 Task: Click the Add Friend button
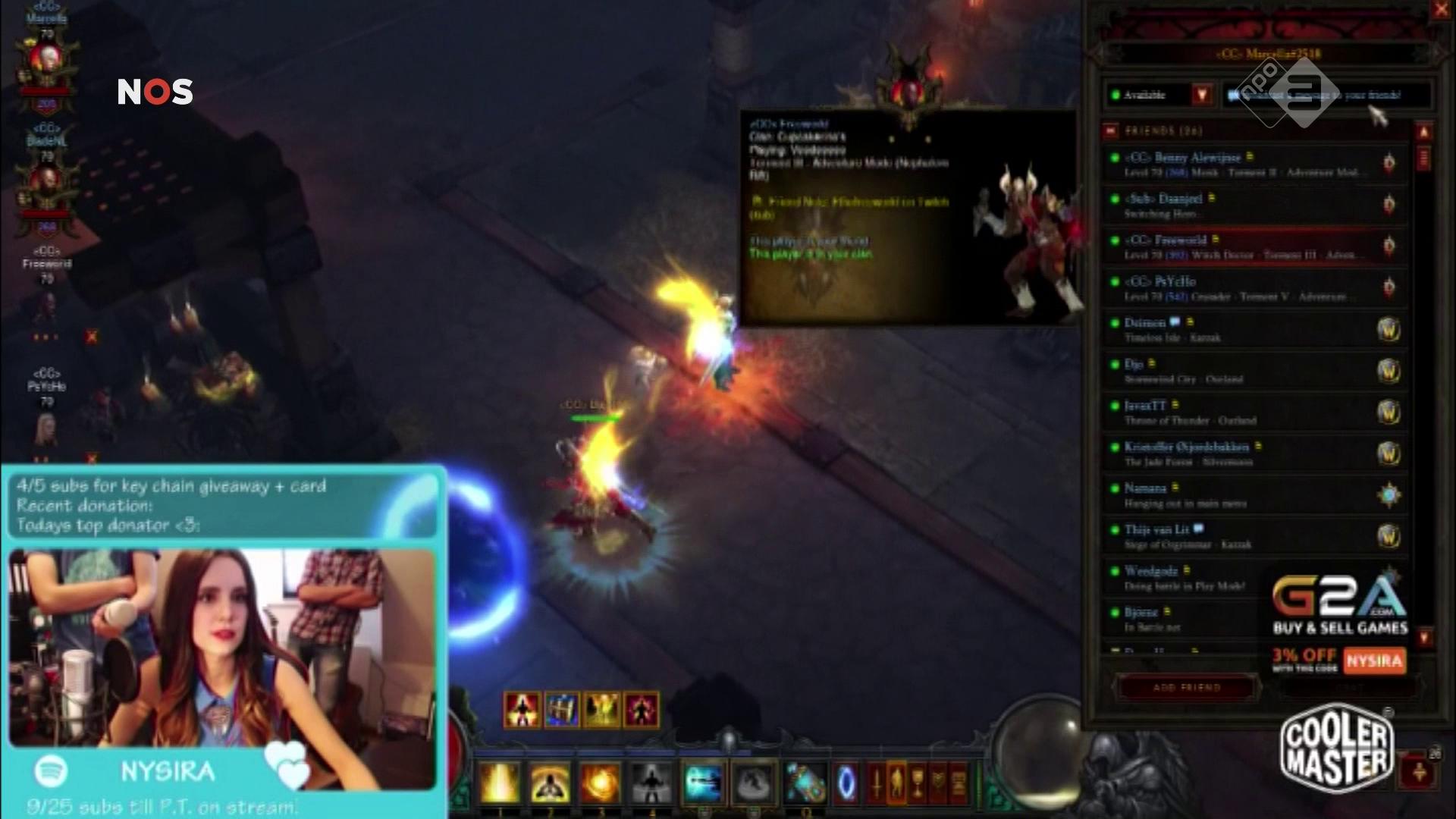pyautogui.click(x=1187, y=688)
